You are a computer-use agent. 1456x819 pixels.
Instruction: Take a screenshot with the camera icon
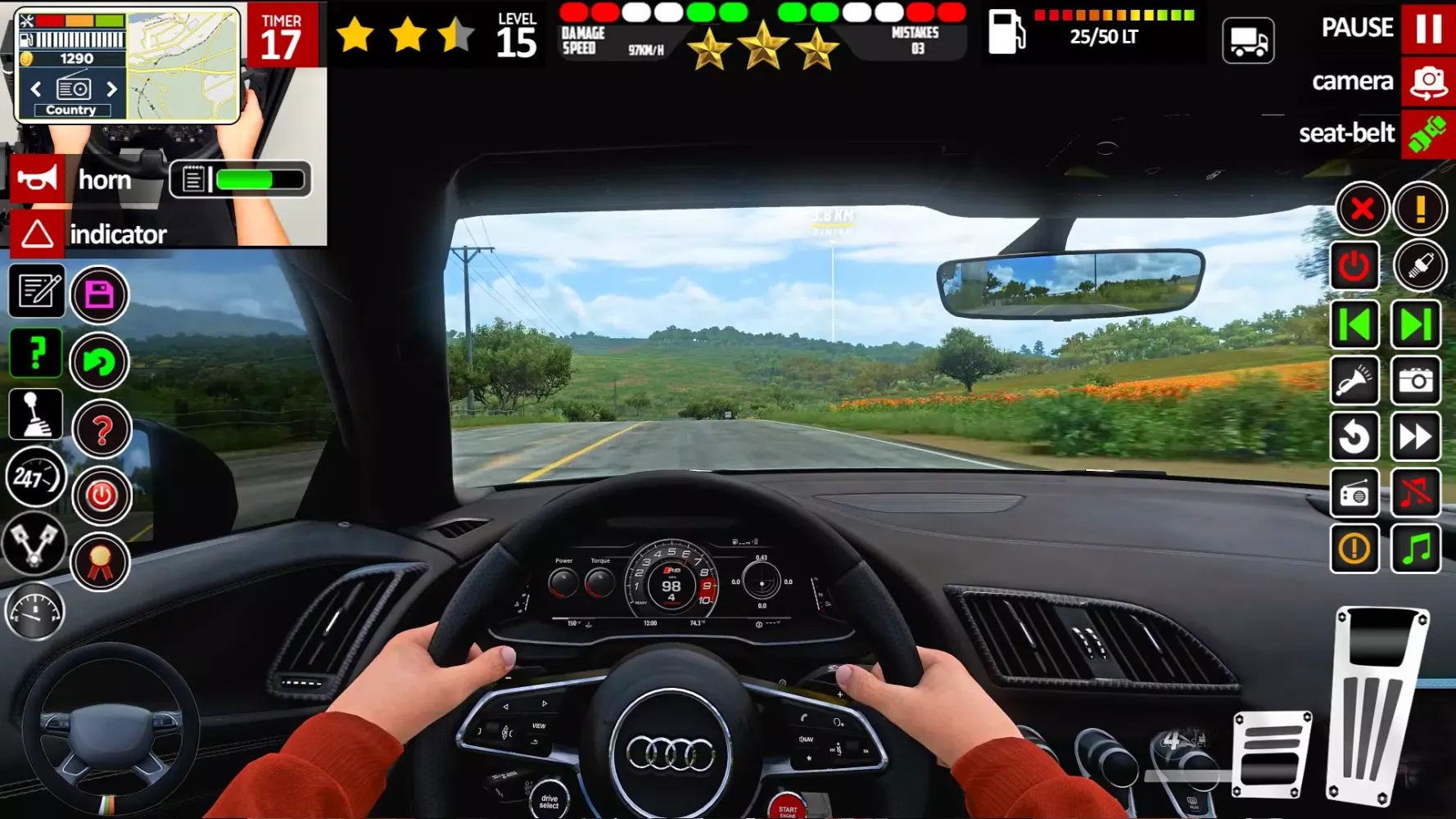coord(1416,381)
